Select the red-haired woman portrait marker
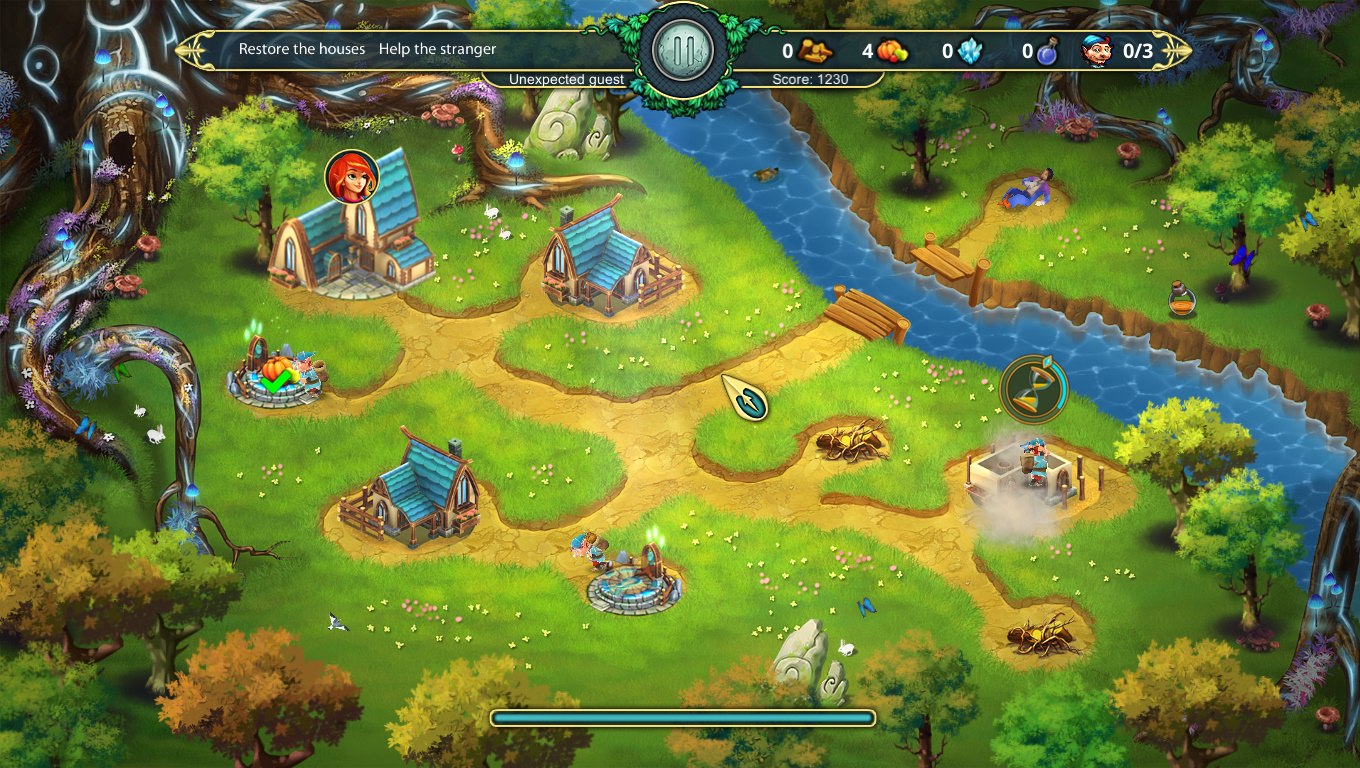 click(x=352, y=177)
